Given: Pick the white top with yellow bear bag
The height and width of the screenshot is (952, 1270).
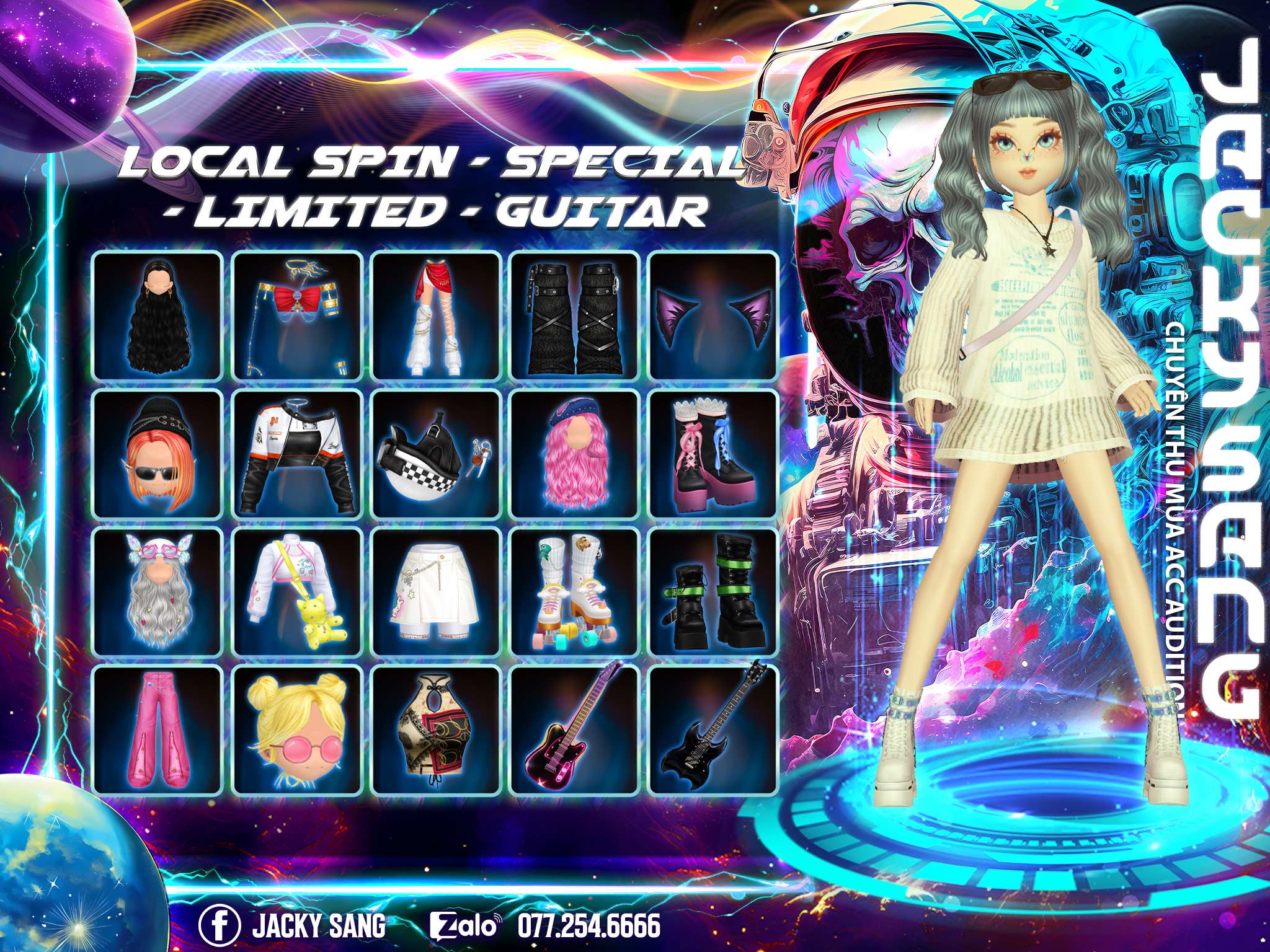Looking at the screenshot, I should point(296,593).
